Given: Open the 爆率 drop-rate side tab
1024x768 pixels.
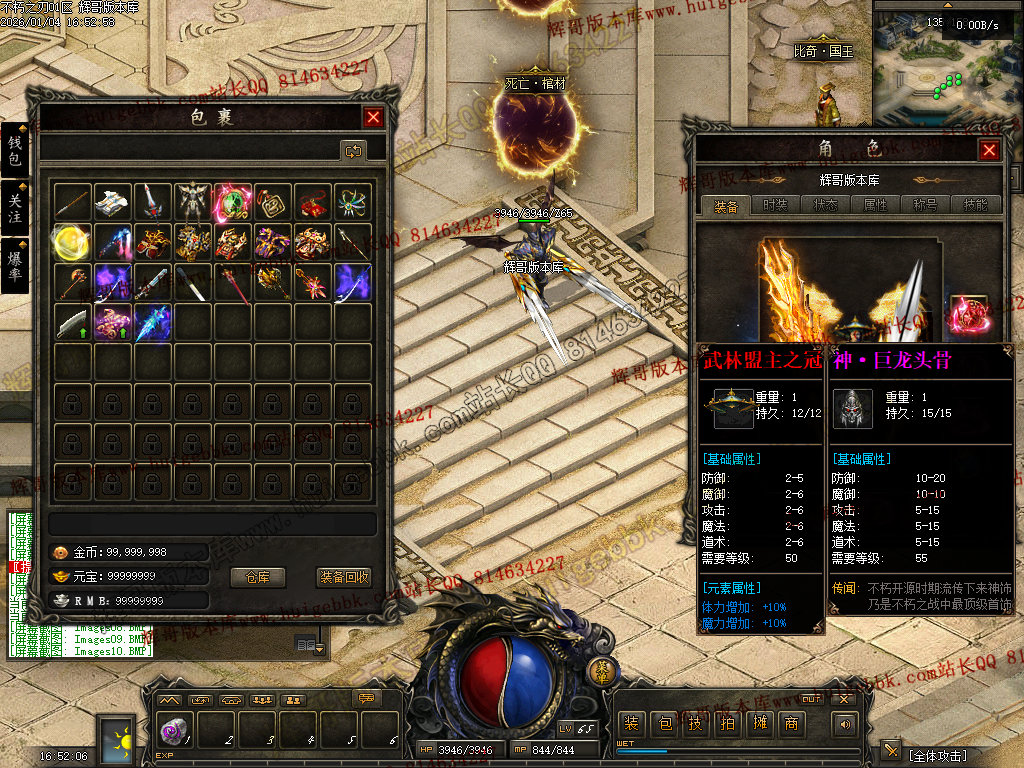Looking at the screenshot, I should [15, 264].
